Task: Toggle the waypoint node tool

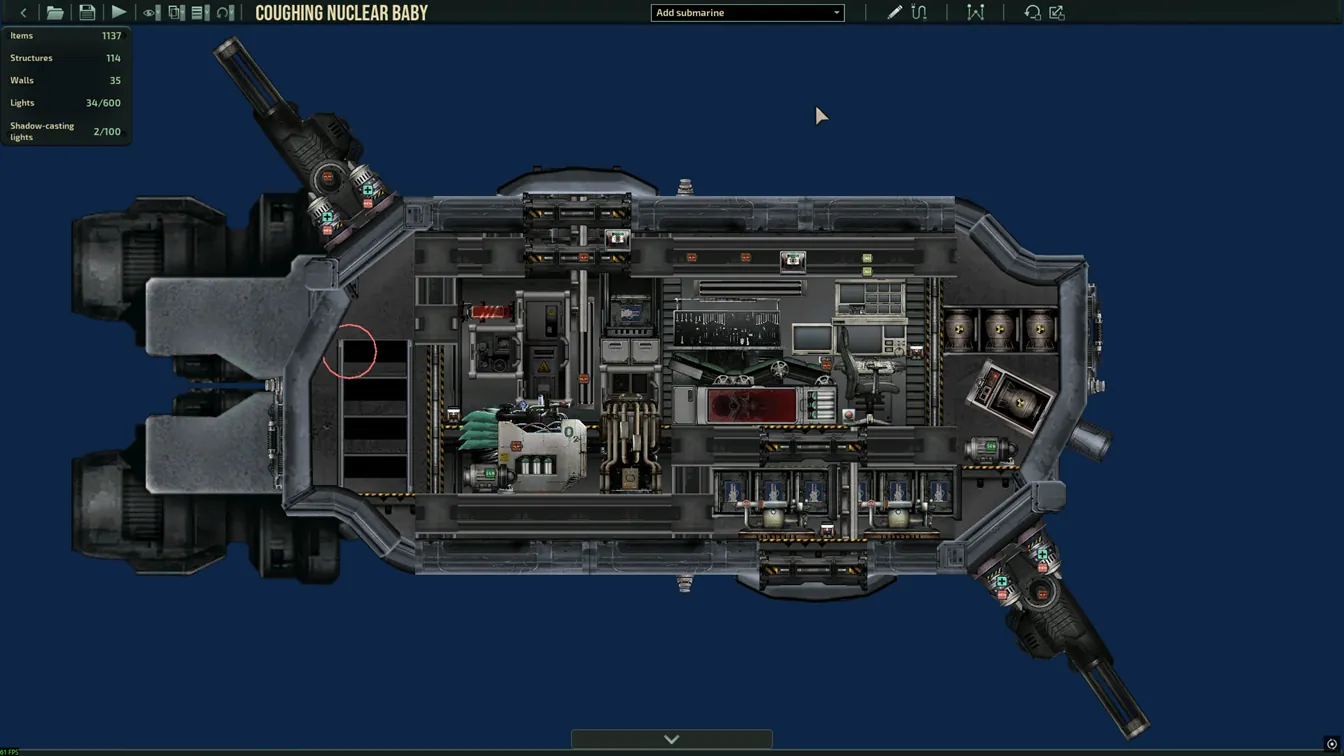Action: (x=975, y=13)
